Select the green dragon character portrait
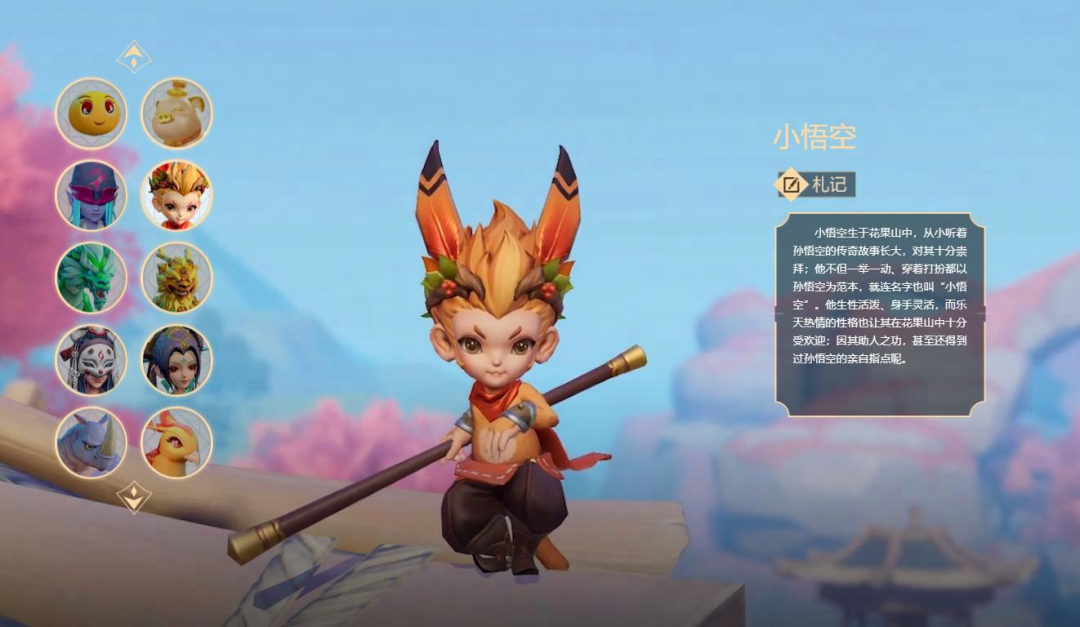Viewport: 1080px width, 627px height. click(x=91, y=278)
